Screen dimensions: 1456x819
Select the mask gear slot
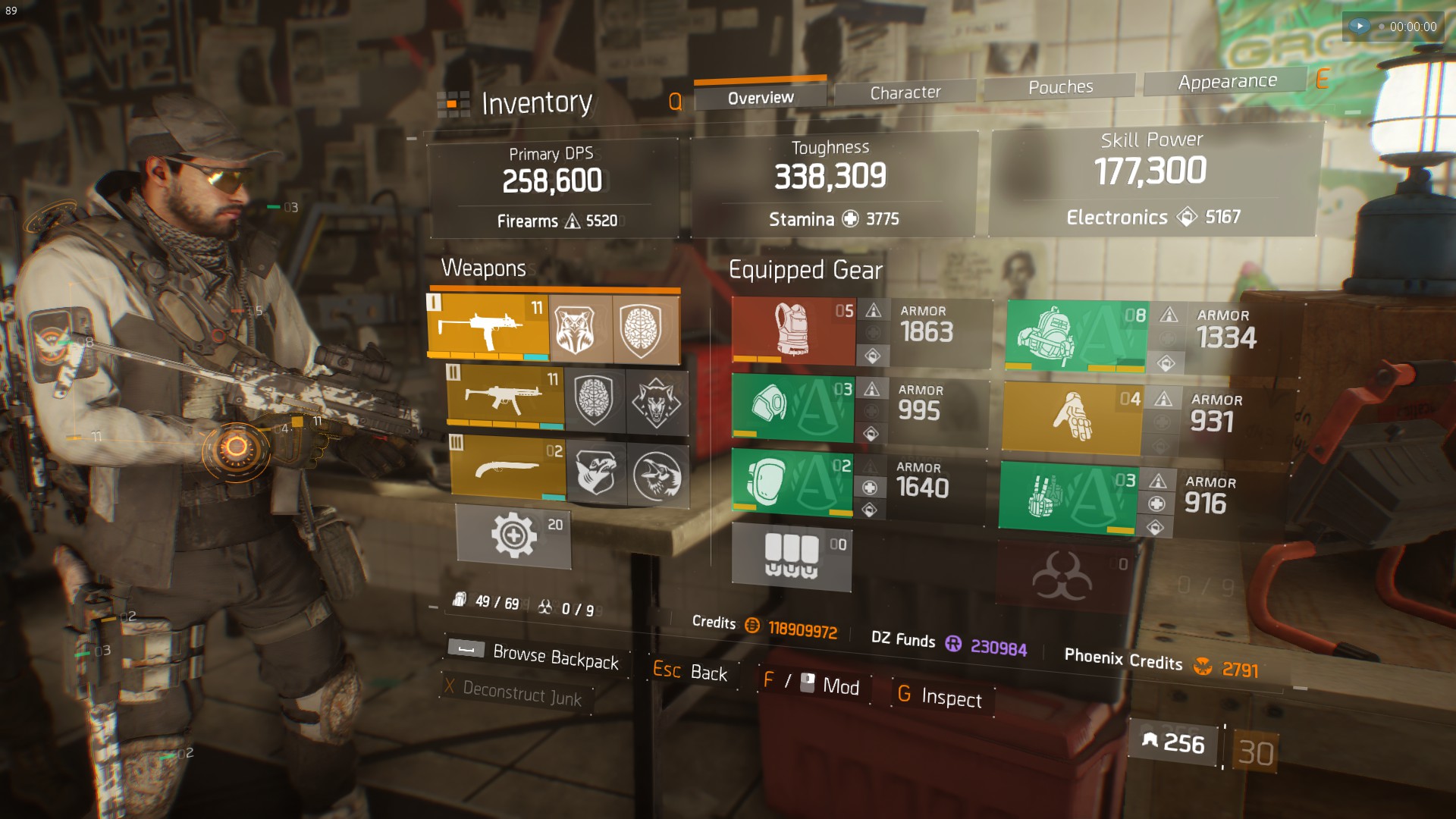792,407
